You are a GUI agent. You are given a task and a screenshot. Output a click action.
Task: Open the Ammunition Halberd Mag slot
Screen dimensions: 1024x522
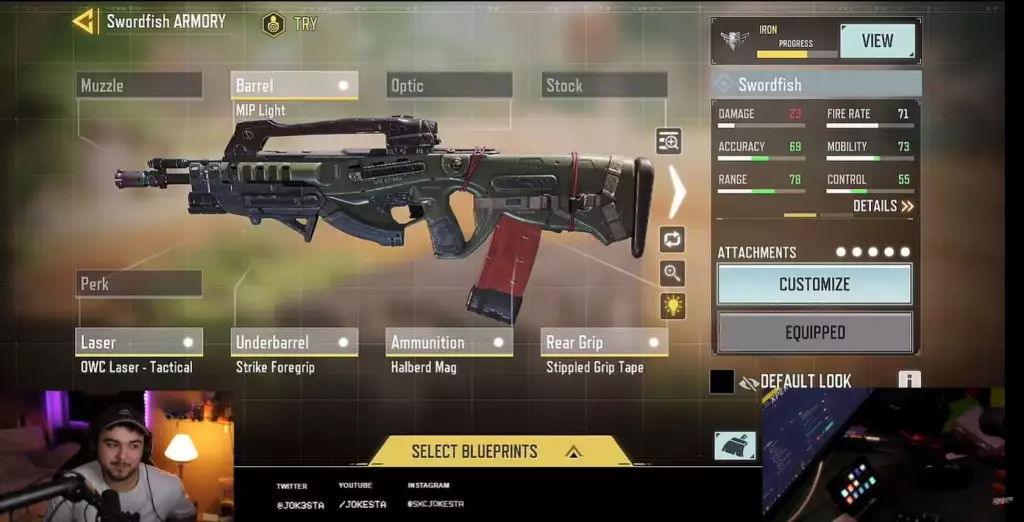(449, 342)
